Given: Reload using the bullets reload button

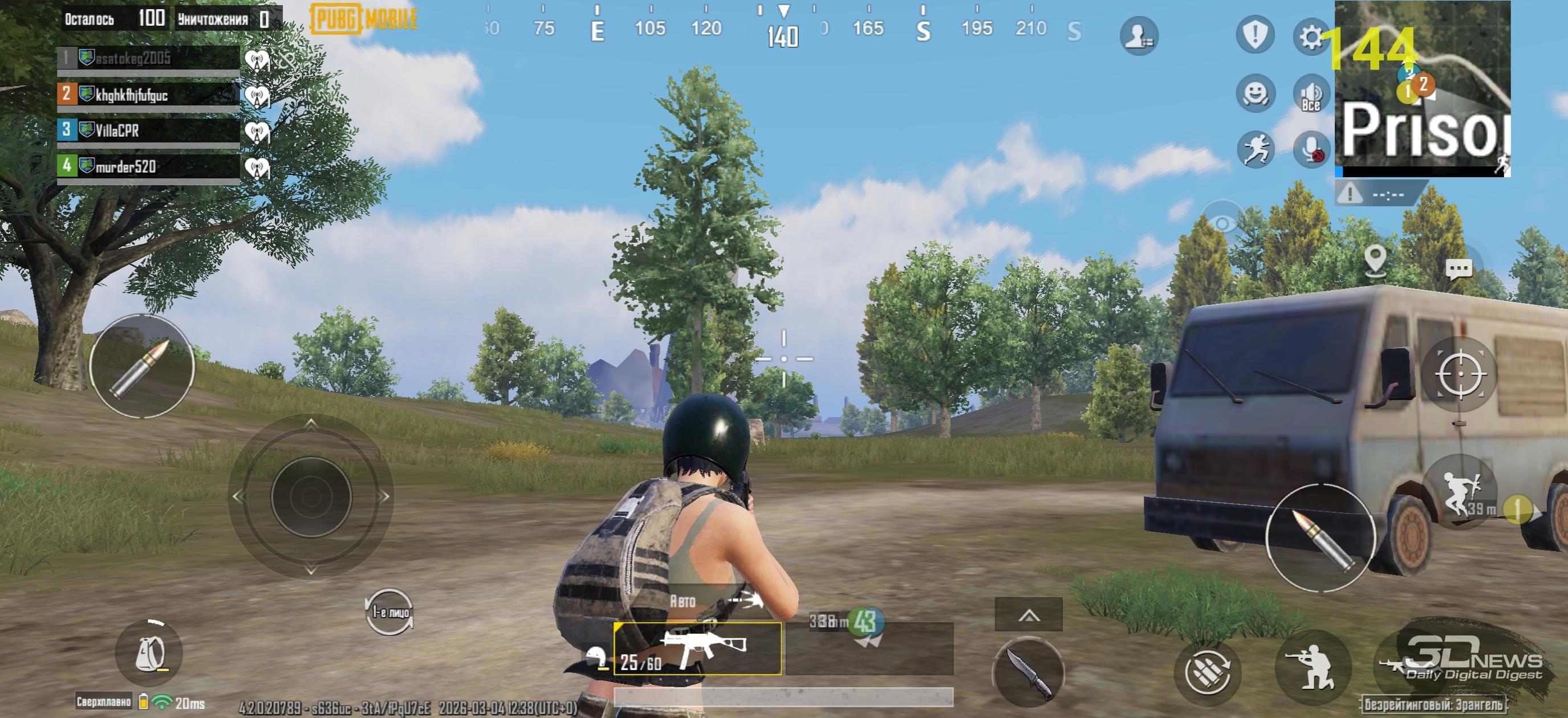Looking at the screenshot, I should [x=1208, y=672].
